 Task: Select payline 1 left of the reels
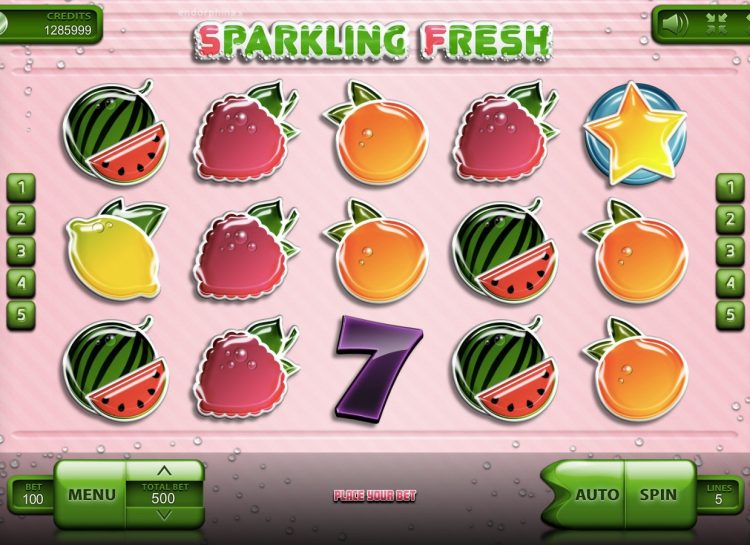tap(22, 185)
